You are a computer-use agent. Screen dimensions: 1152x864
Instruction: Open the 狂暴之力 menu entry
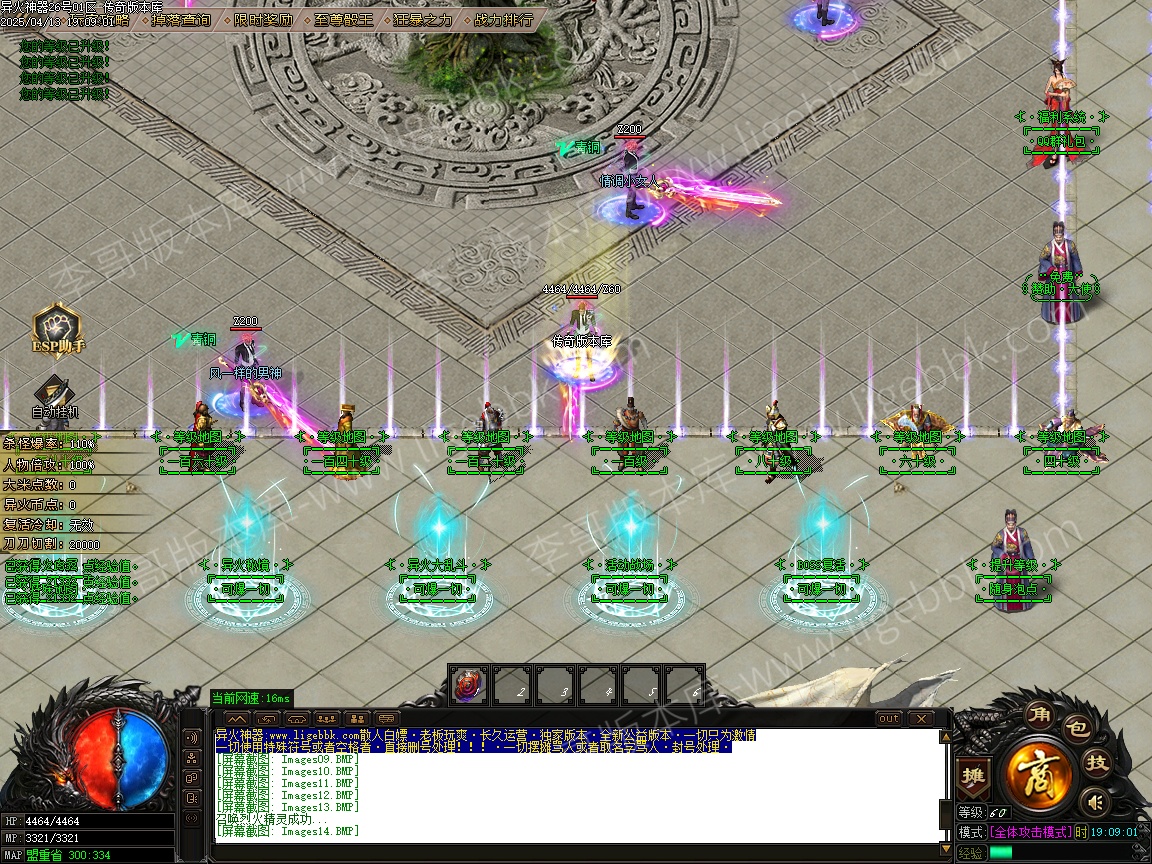click(423, 19)
